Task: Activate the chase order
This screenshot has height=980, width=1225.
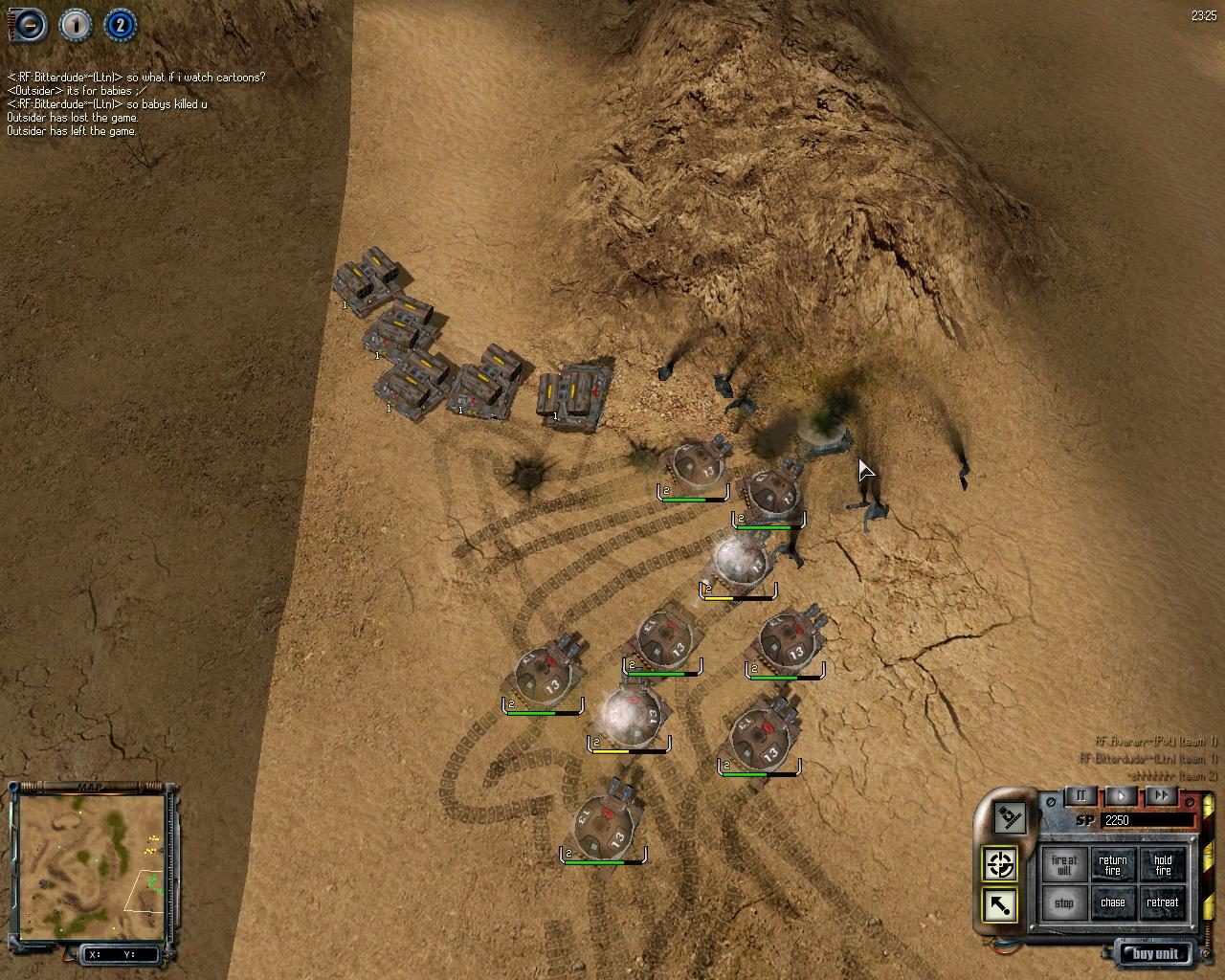Action: click(x=1112, y=902)
